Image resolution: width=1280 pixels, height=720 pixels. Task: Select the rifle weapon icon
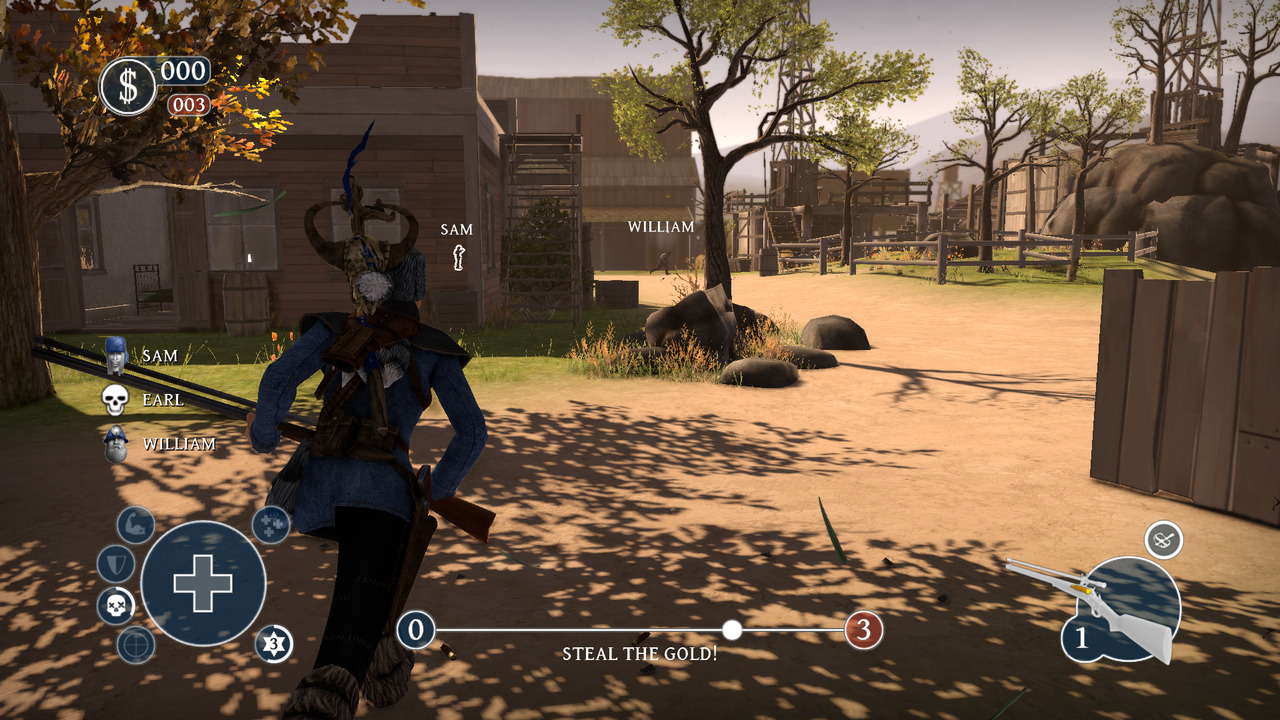[x=1100, y=605]
